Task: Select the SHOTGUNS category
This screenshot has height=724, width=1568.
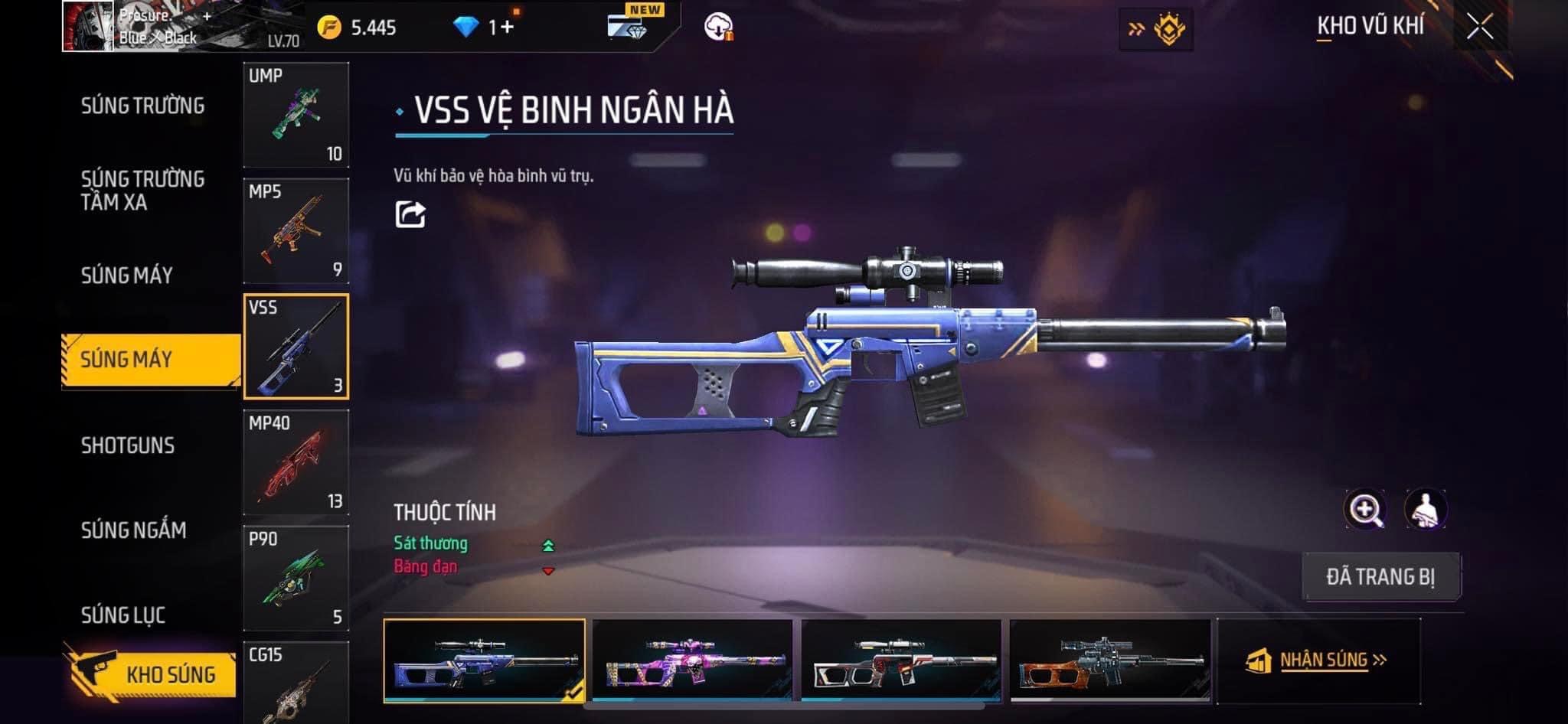Action: pos(128,445)
